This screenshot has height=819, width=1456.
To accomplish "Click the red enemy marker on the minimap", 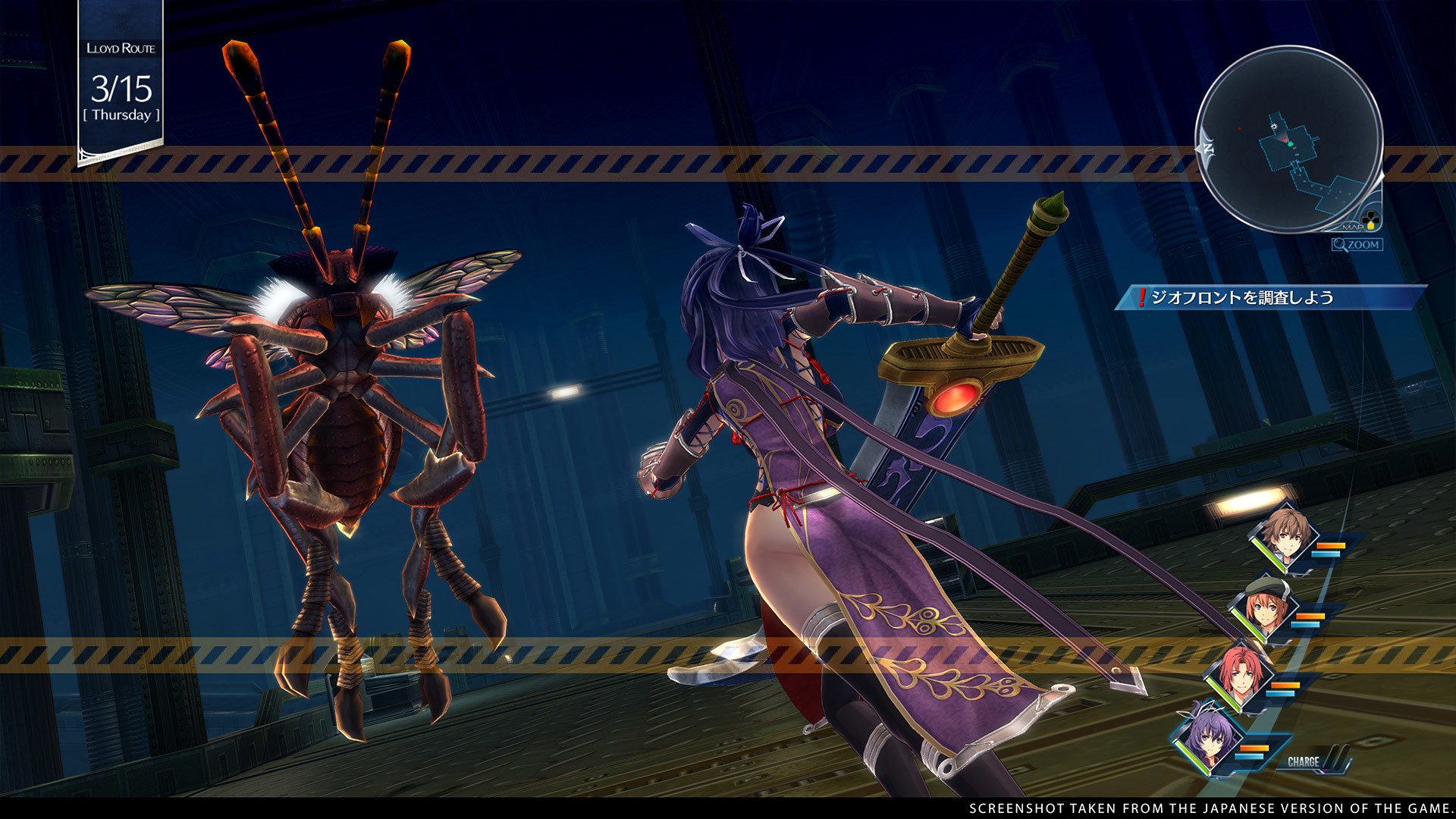I will coord(1239,129).
